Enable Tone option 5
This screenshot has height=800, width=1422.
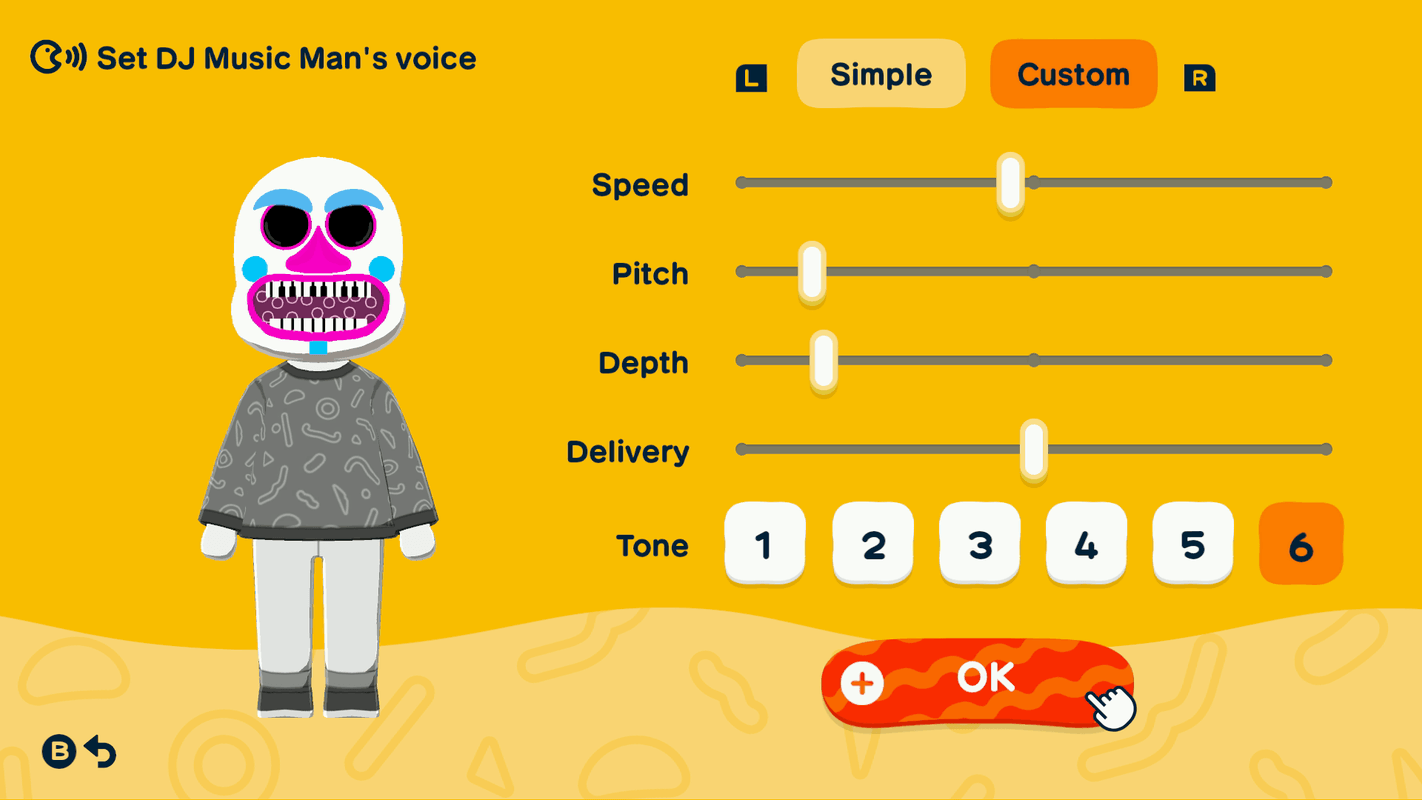[x=1193, y=545]
